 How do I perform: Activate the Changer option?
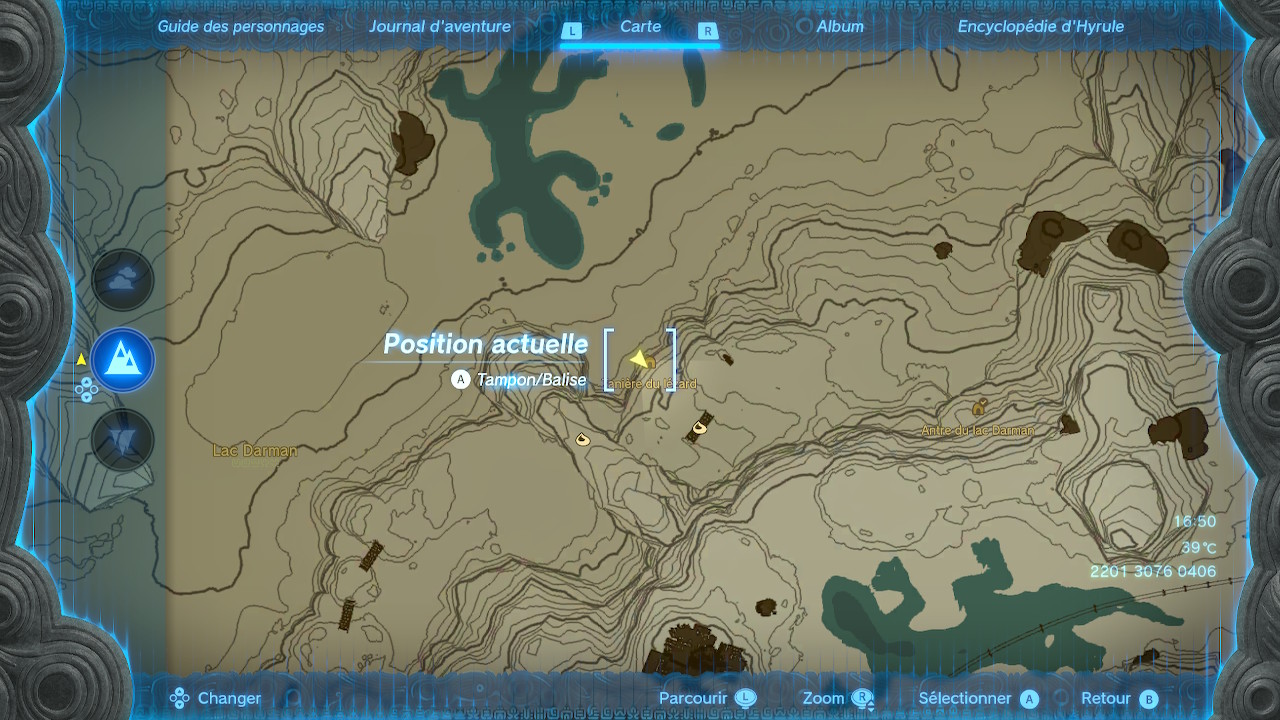click(x=216, y=699)
